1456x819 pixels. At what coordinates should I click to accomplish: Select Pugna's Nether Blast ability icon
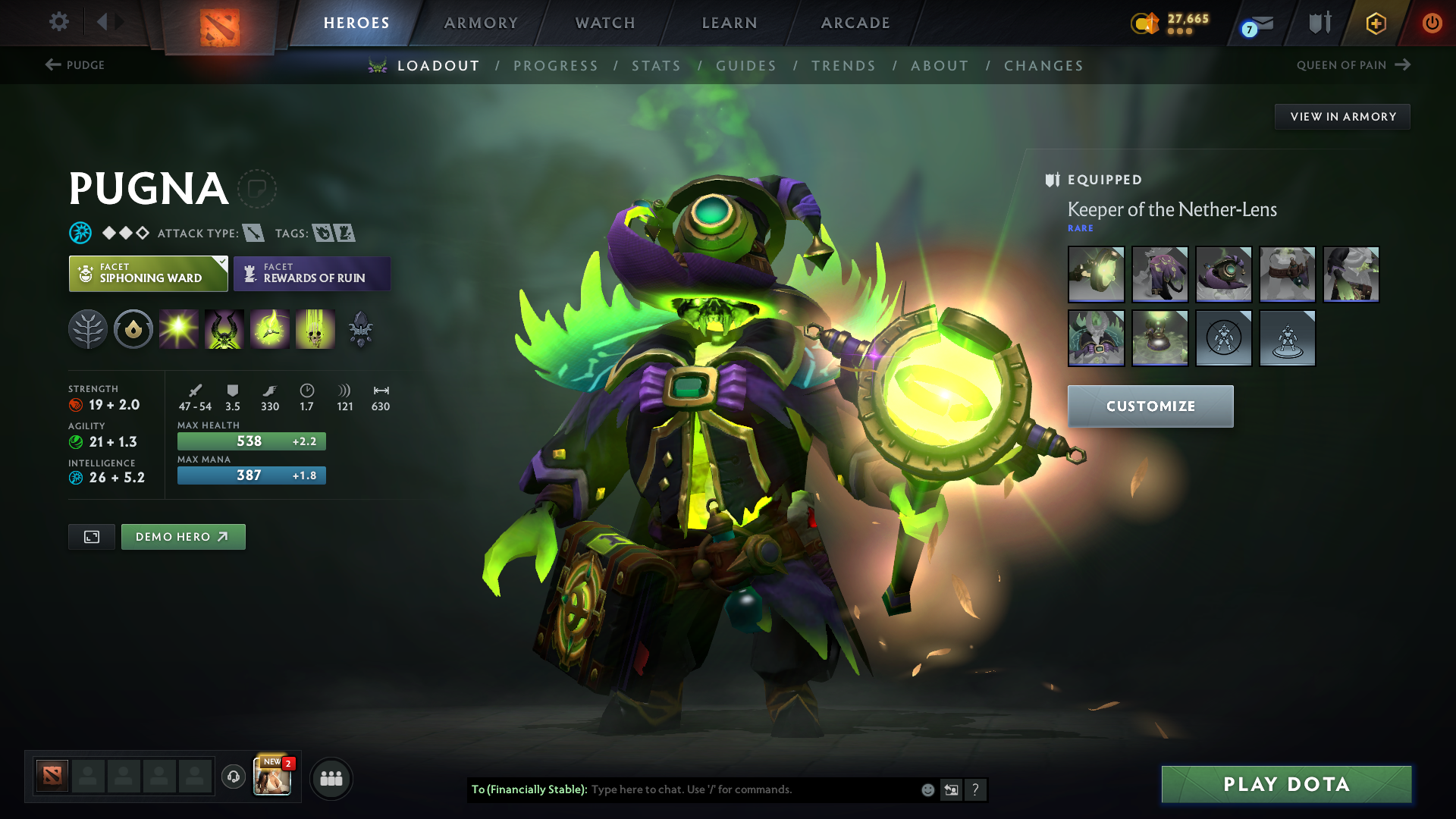179,328
